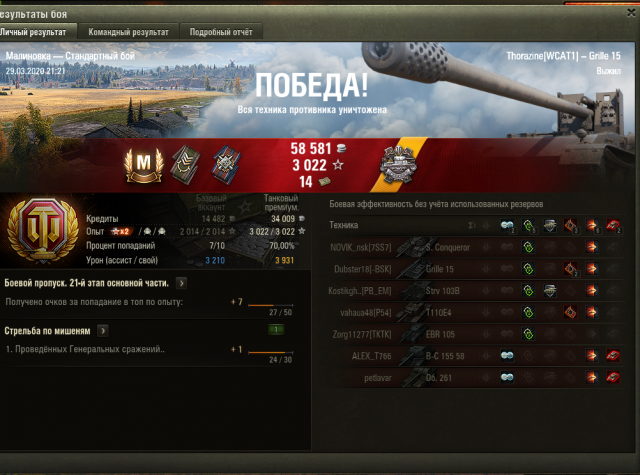Viewport: 640px width, 475px height.
Task: Select the Kostikgh Strv 103B row
Action: point(470,290)
